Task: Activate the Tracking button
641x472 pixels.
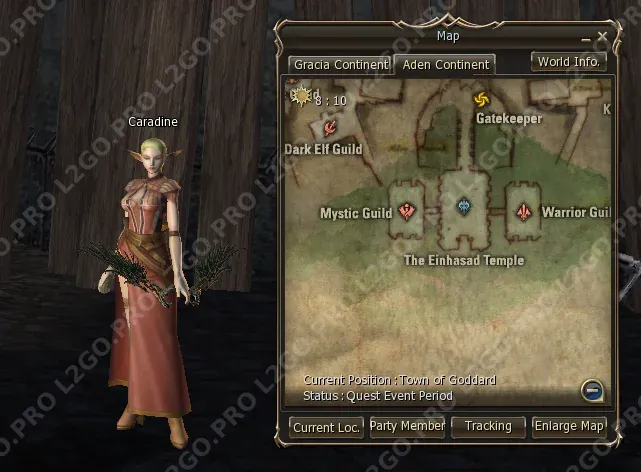Action: point(488,426)
